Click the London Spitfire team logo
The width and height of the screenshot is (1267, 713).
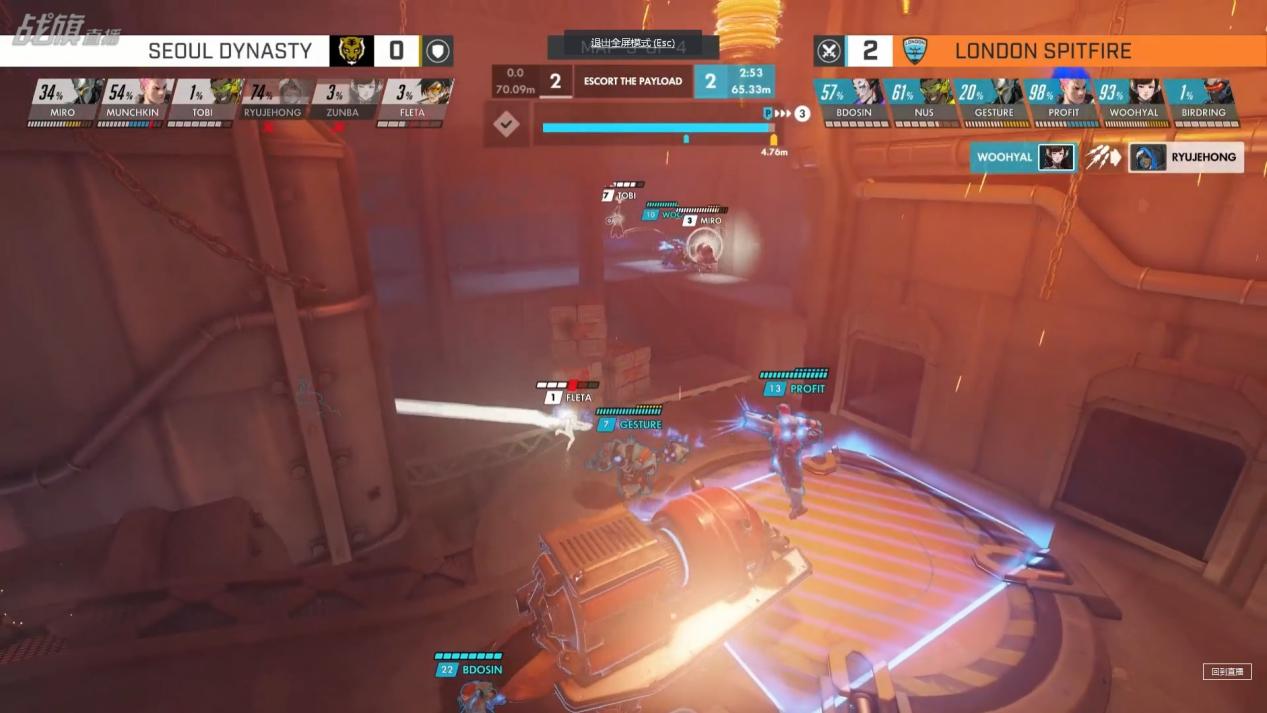tap(915, 51)
